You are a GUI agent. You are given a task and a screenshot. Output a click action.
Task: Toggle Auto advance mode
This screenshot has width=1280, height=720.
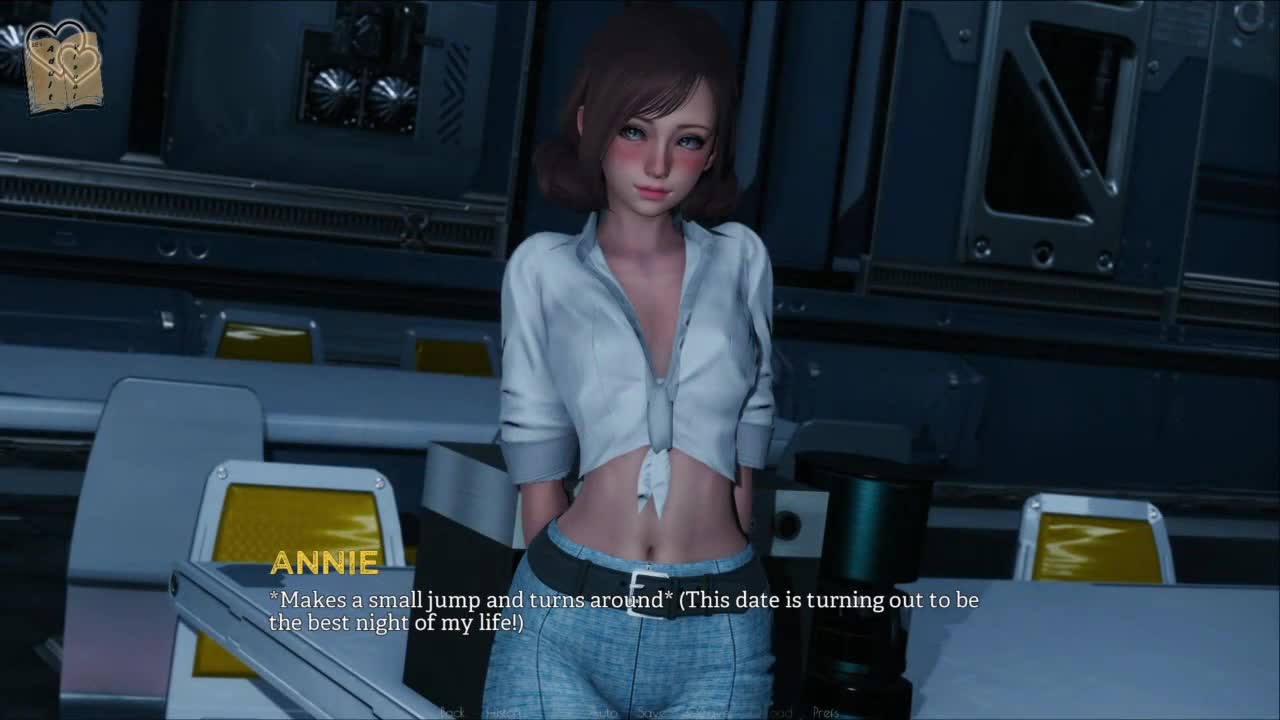pyautogui.click(x=603, y=712)
